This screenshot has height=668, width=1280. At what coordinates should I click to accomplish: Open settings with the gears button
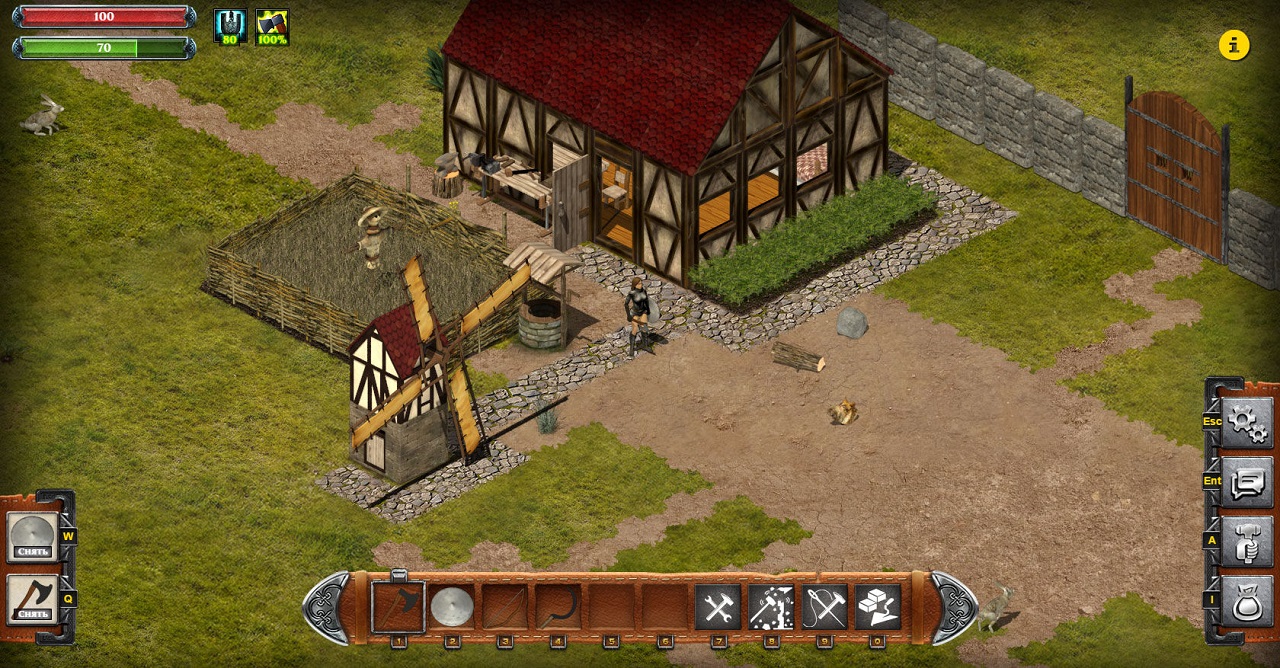[x=1247, y=422]
